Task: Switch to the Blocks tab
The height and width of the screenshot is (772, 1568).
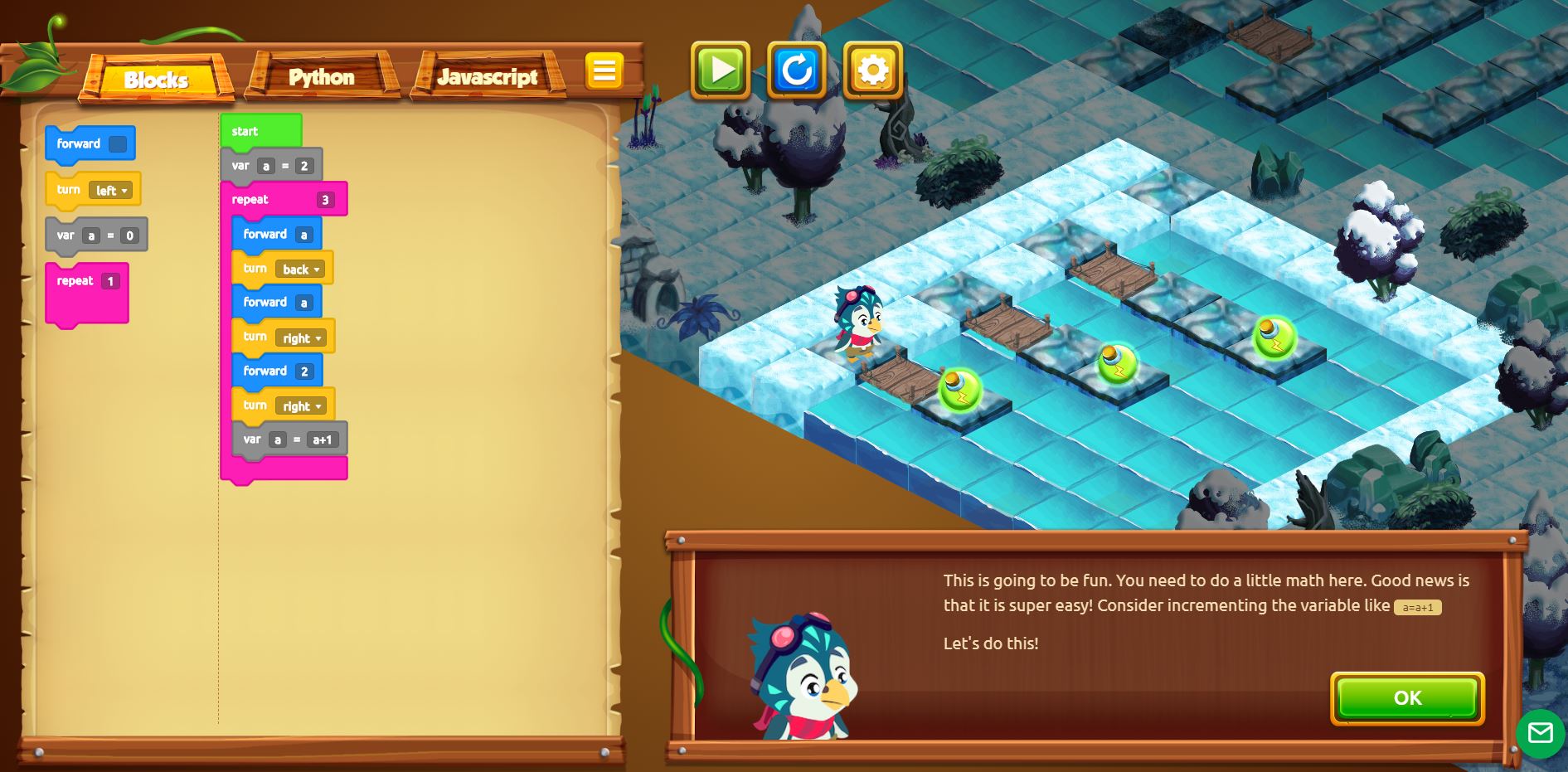Action: click(156, 79)
